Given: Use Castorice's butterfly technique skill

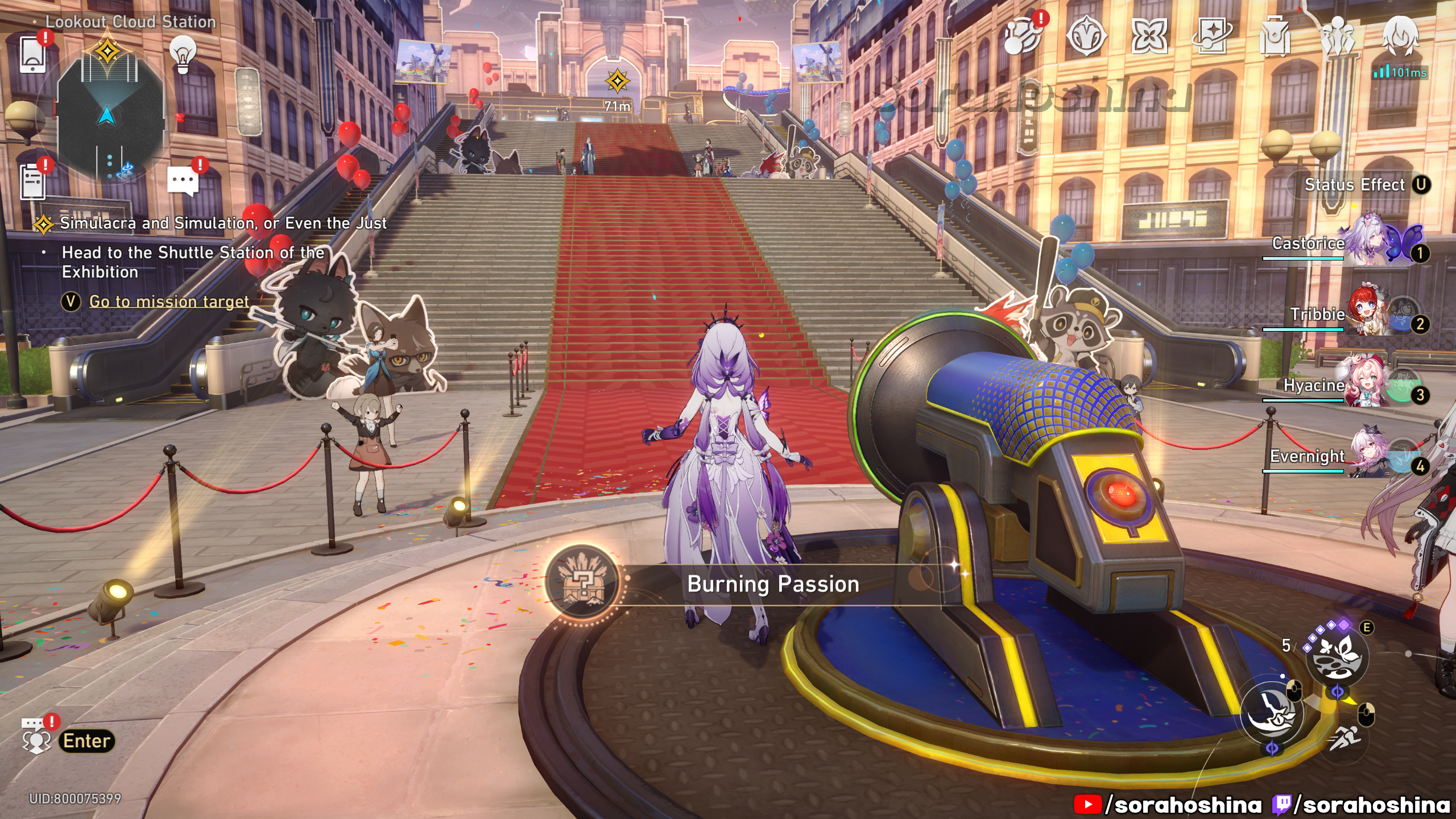Looking at the screenshot, I should click(1337, 656).
